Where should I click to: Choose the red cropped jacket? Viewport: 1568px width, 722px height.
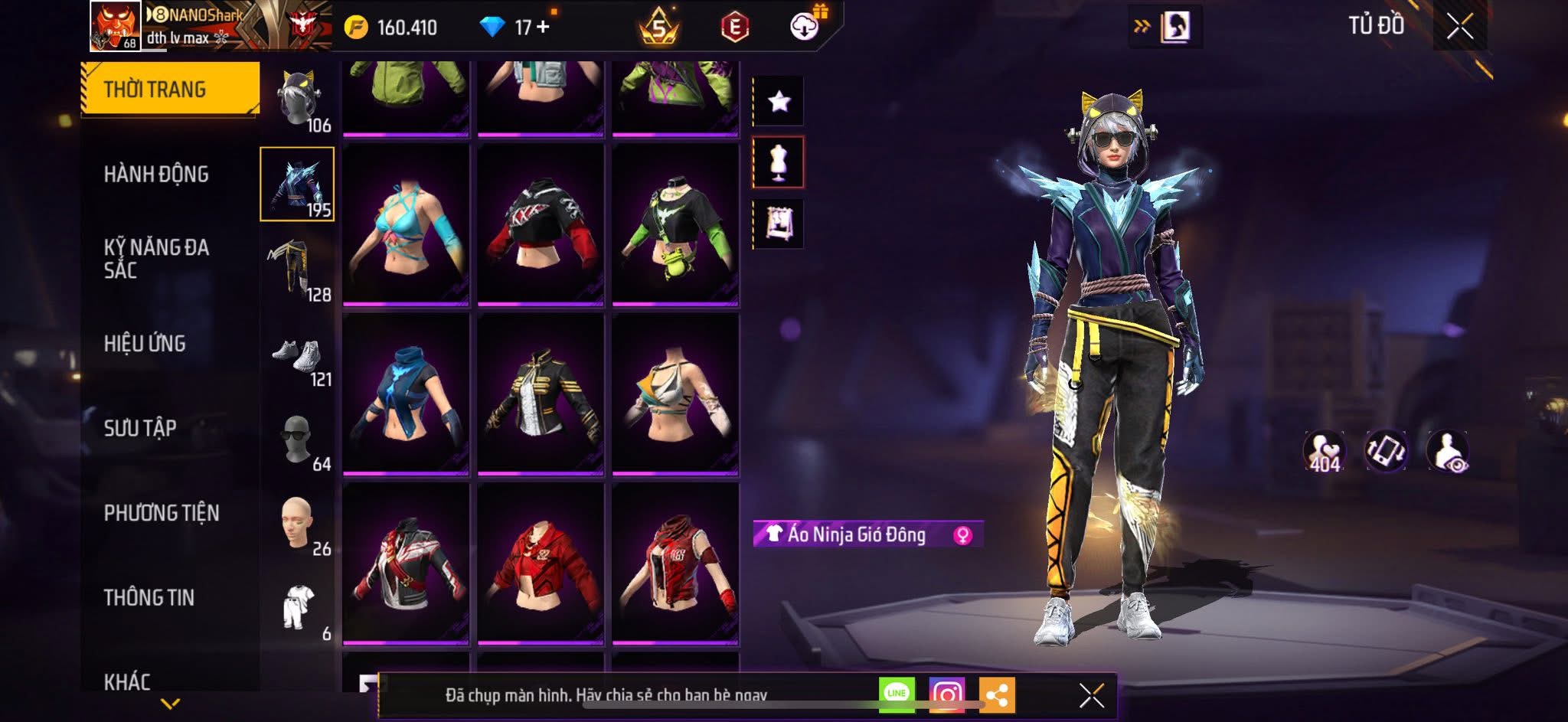541,563
